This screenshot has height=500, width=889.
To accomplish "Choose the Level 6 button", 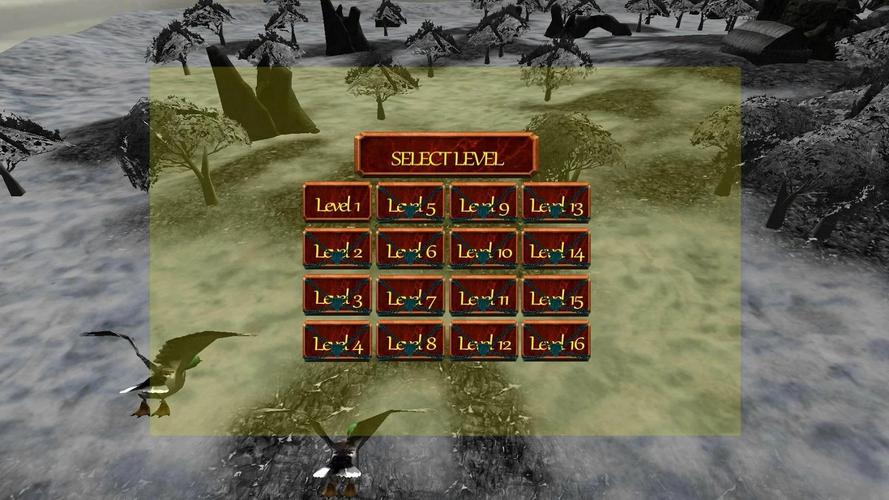I will (410, 249).
